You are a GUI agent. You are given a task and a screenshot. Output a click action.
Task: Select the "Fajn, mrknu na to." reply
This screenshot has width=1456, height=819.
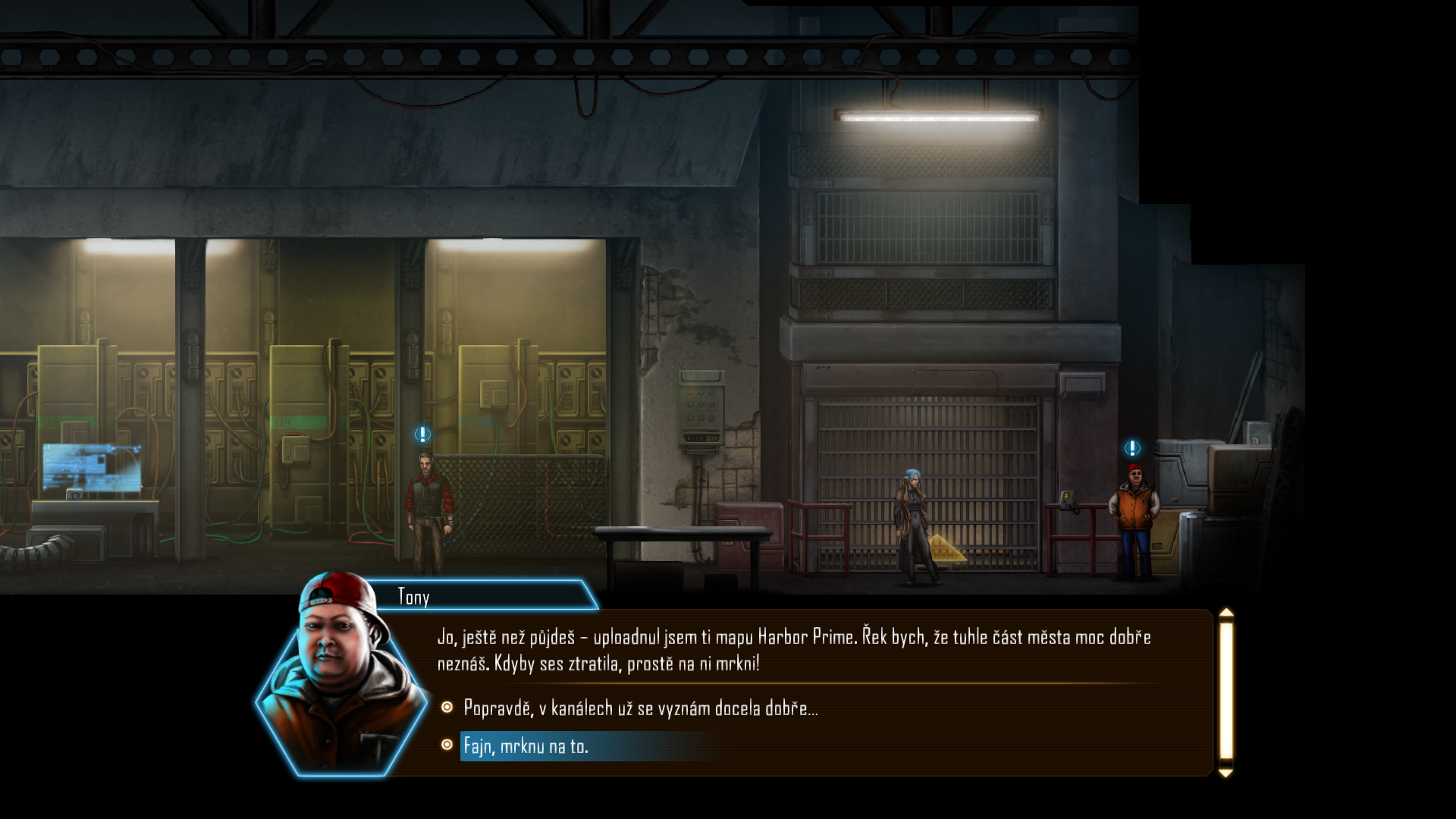(526, 746)
